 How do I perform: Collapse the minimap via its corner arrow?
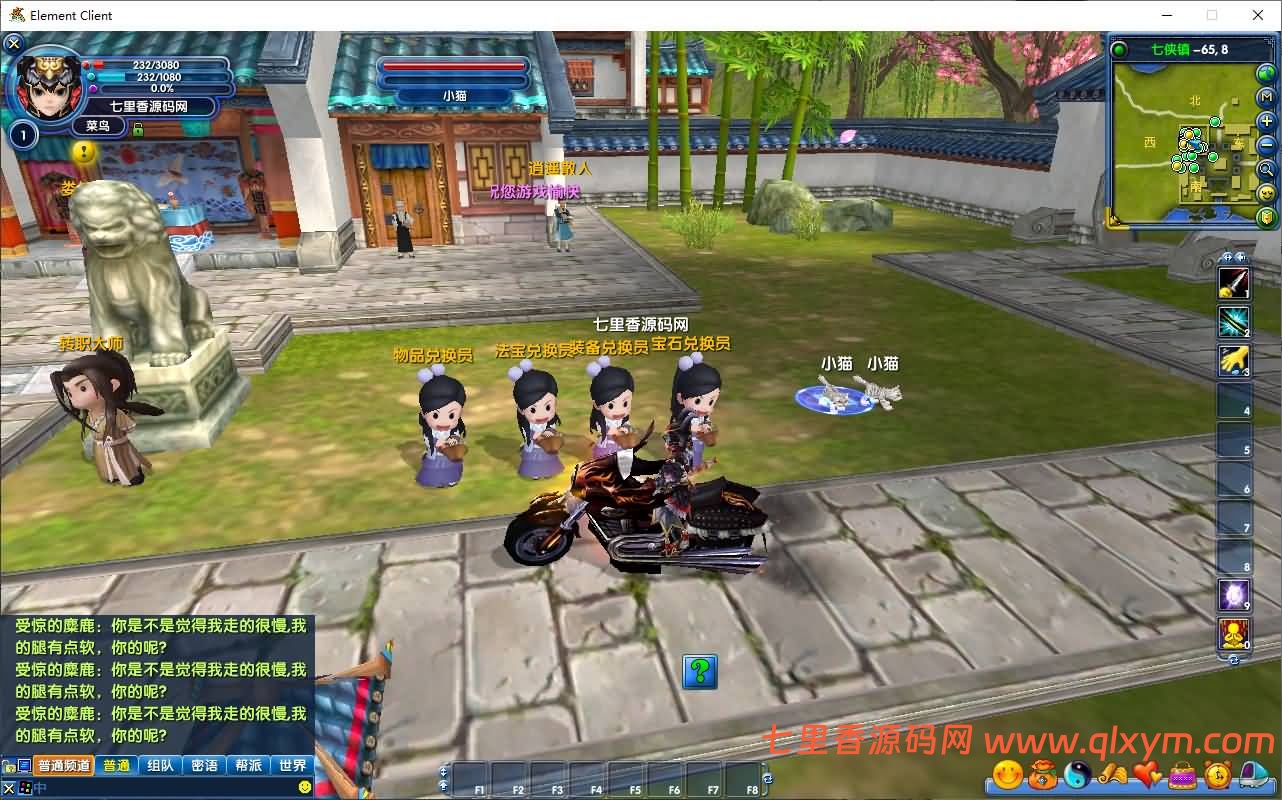1115,218
